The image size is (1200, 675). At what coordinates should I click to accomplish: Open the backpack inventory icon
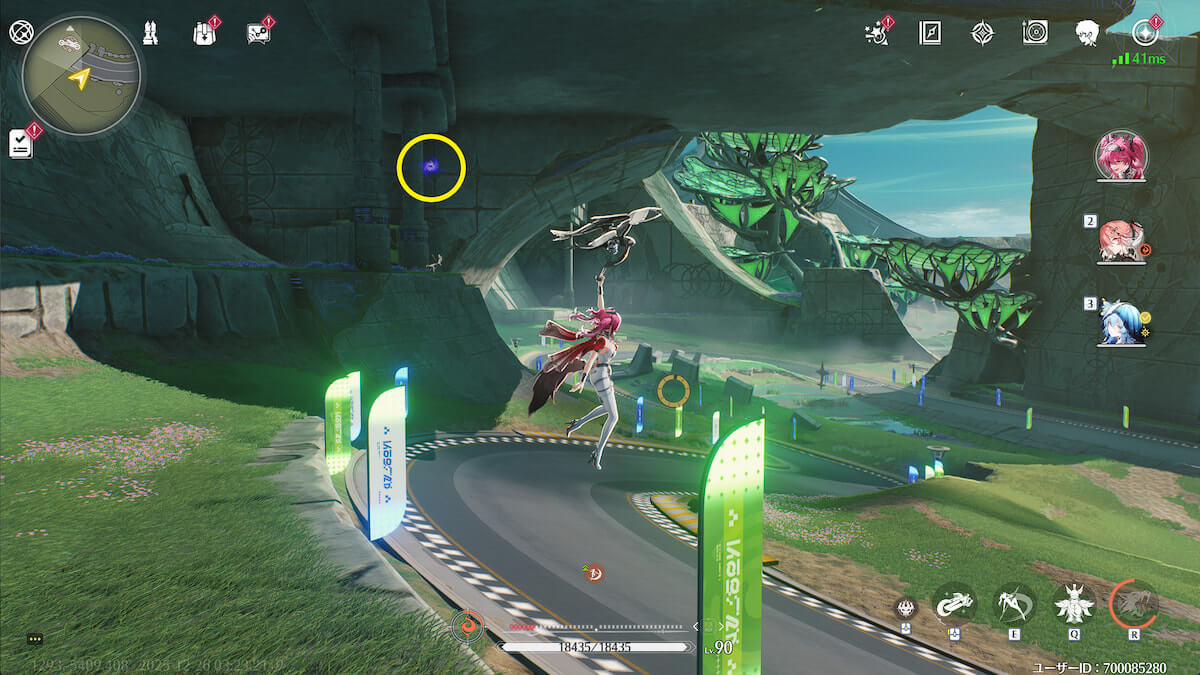pyautogui.click(x=203, y=33)
